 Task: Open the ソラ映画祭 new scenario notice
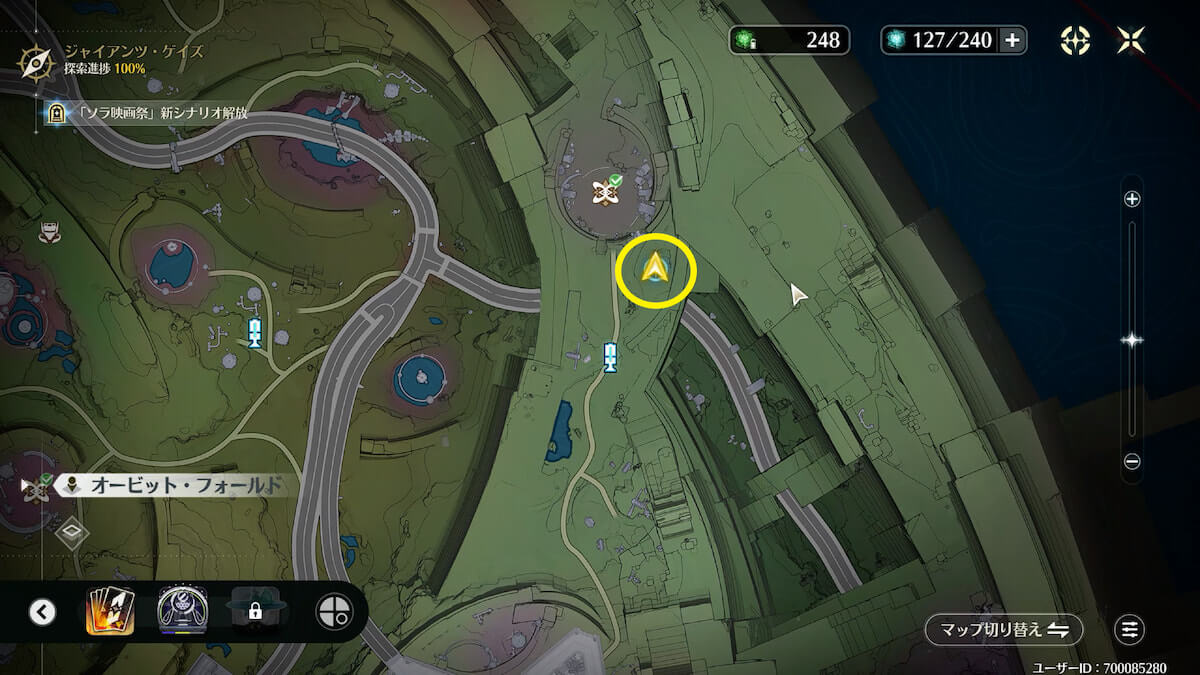pos(150,113)
